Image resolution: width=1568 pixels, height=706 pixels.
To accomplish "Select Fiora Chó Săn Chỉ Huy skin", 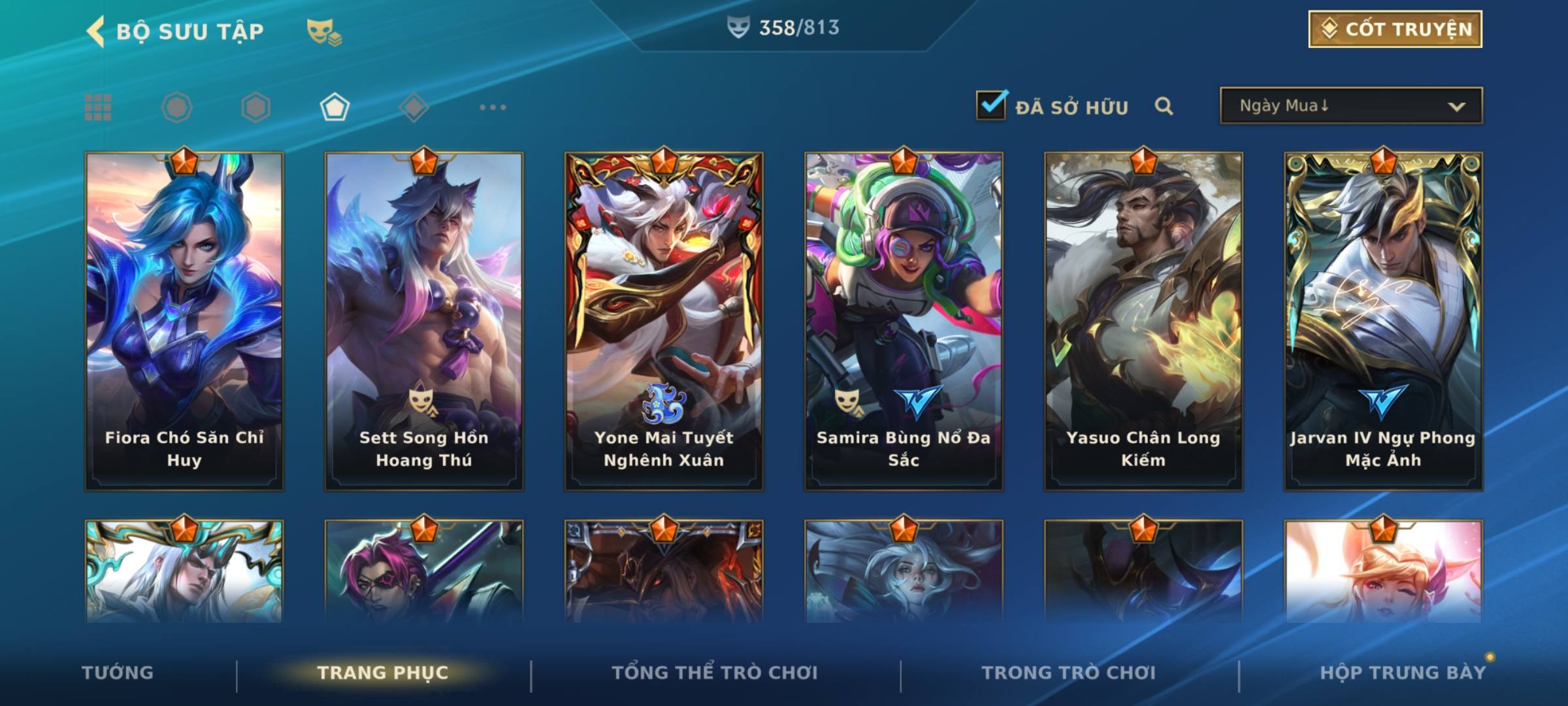I will (184, 320).
